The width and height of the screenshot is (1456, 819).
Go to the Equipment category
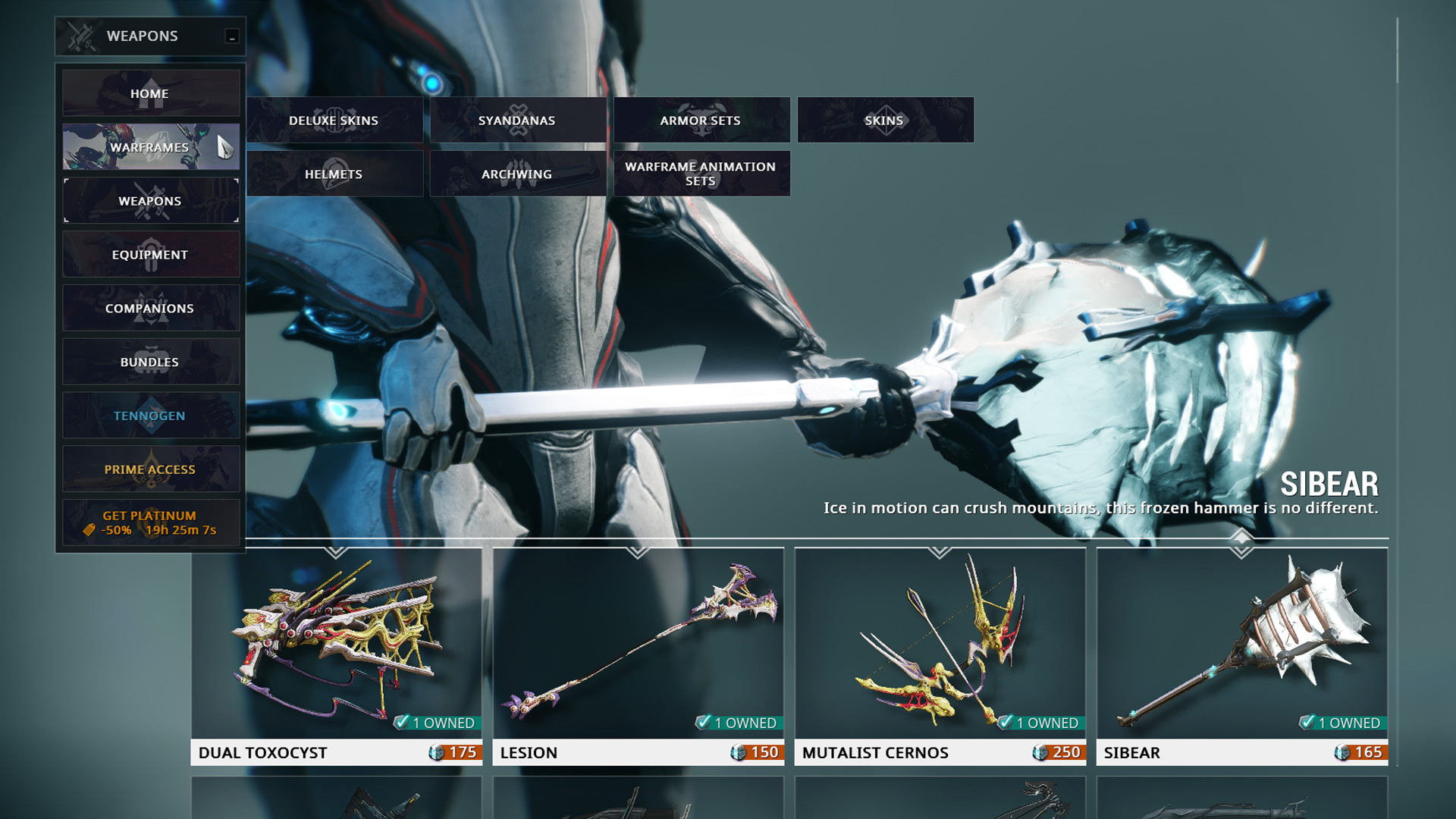[150, 255]
